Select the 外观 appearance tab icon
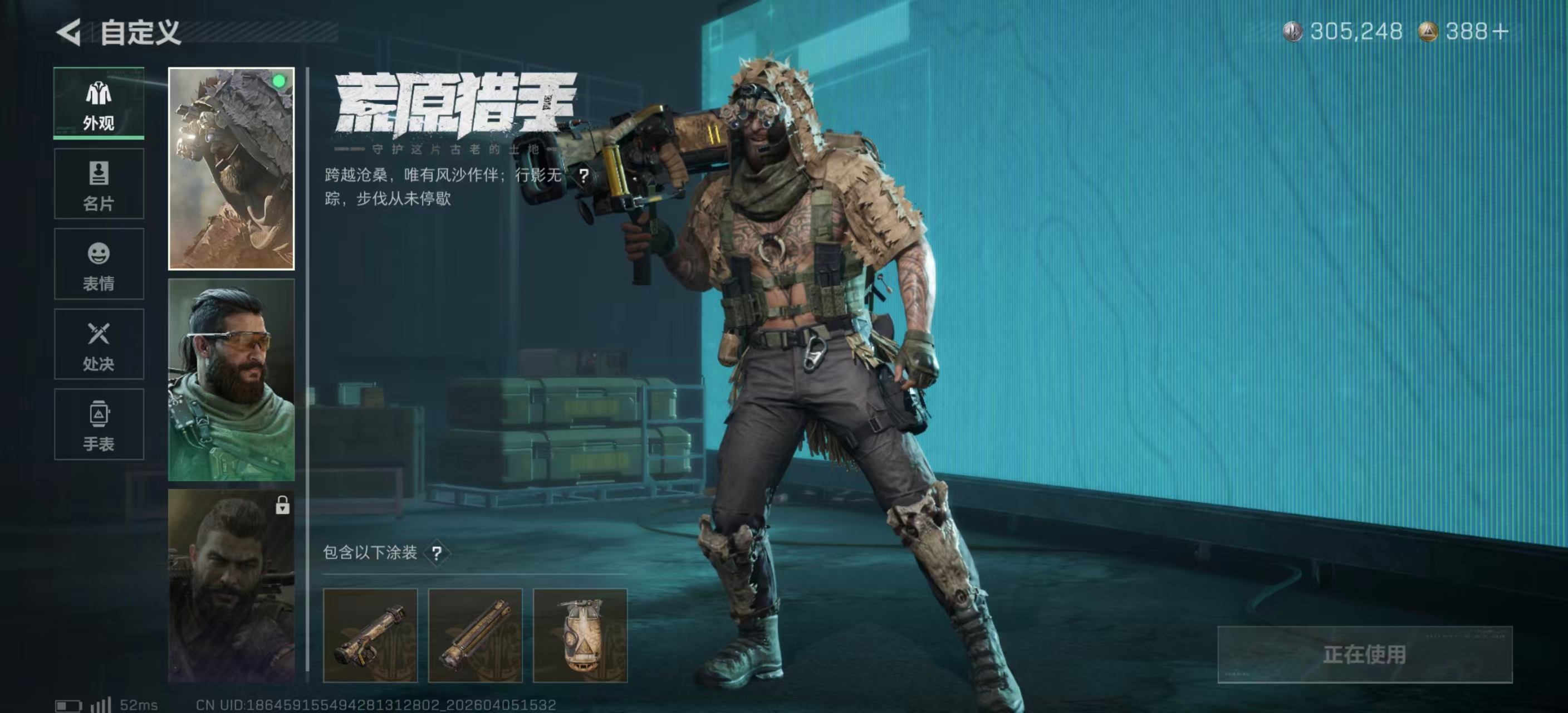The image size is (1568, 713). (99, 92)
